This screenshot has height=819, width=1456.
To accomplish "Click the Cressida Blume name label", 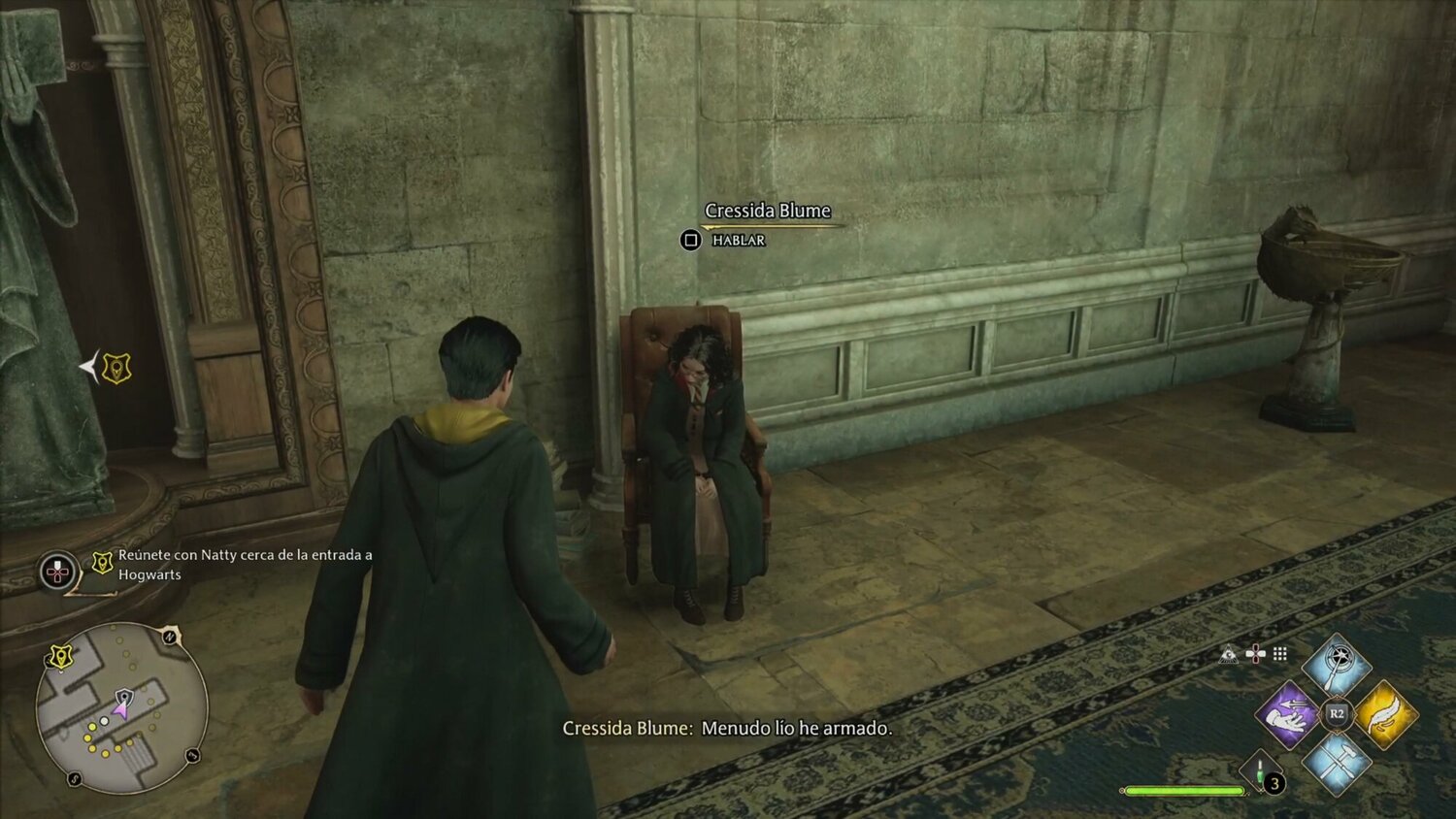I will [767, 211].
